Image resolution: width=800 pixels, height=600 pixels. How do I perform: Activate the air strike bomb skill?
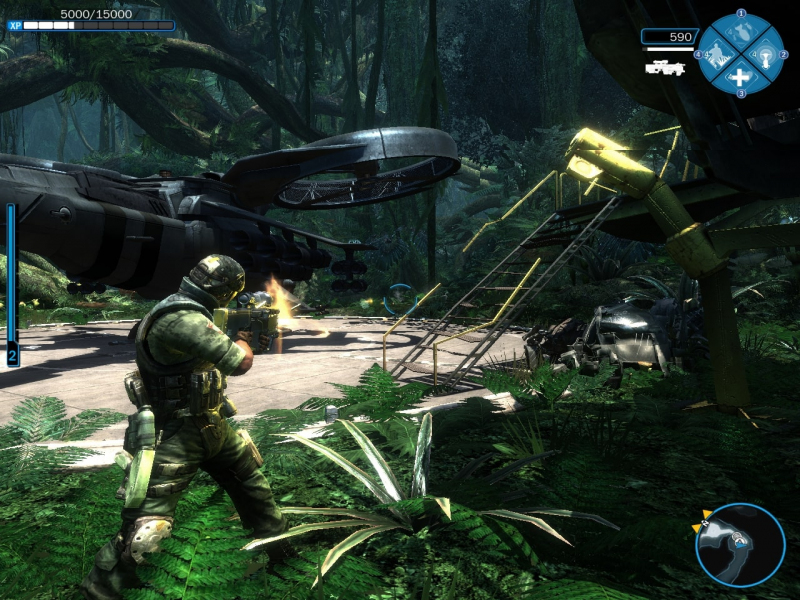[x=740, y=31]
